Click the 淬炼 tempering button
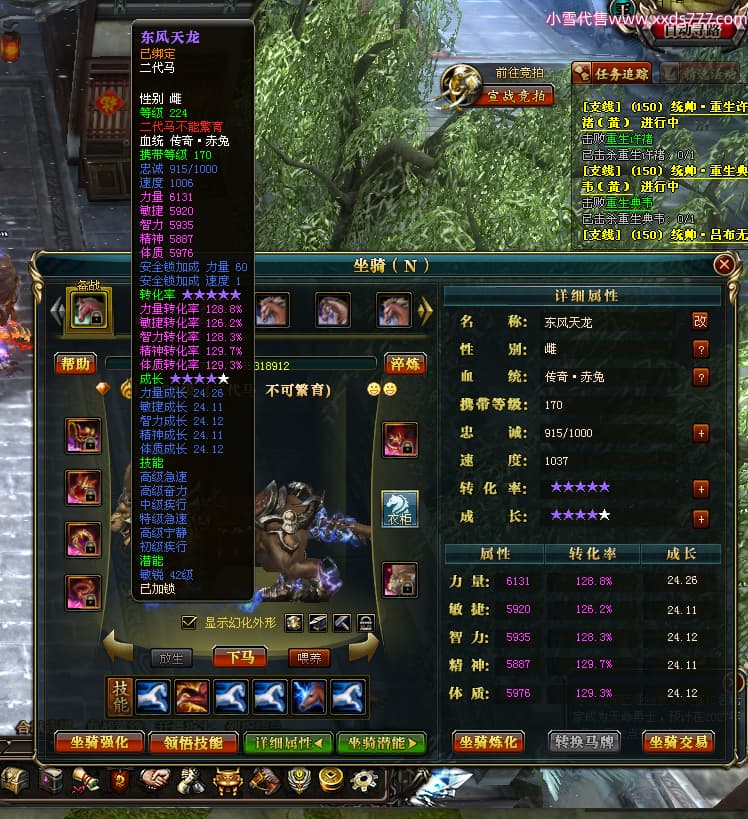Viewport: 748px width, 819px height. pos(405,364)
